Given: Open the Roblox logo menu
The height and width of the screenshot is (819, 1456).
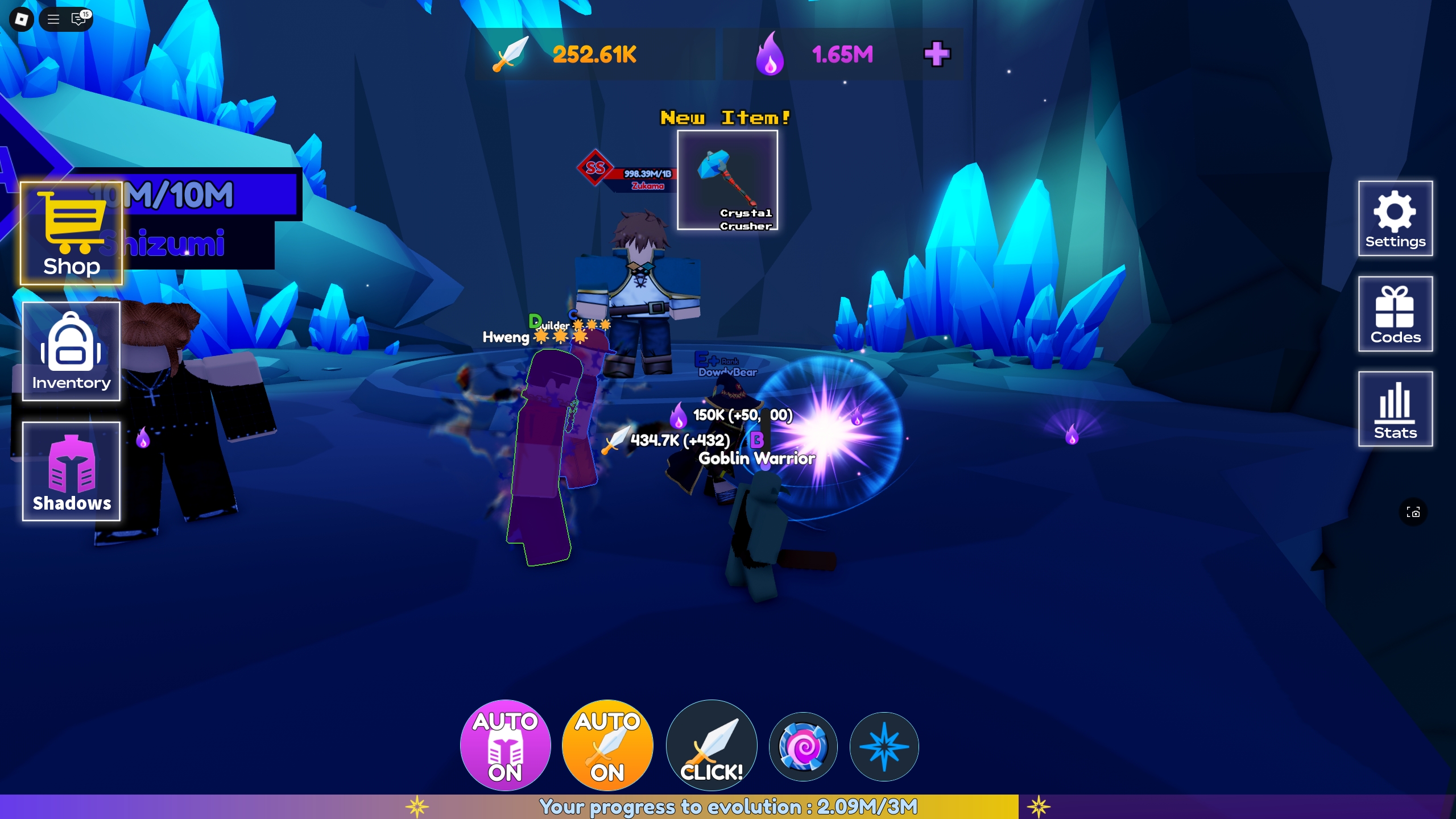Looking at the screenshot, I should (22, 19).
